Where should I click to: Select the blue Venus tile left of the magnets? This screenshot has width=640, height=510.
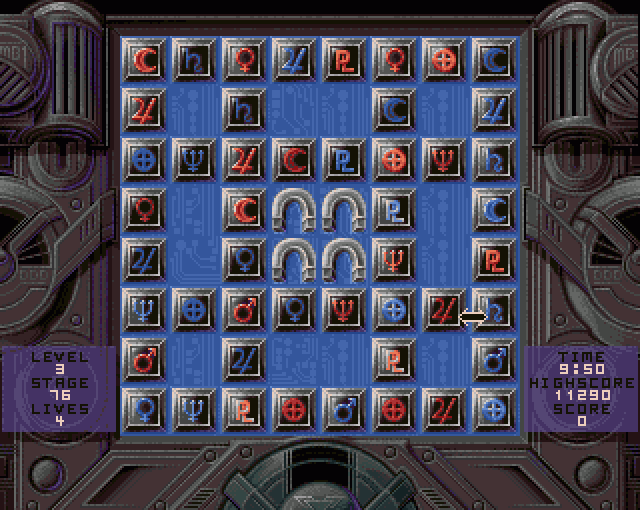click(244, 260)
